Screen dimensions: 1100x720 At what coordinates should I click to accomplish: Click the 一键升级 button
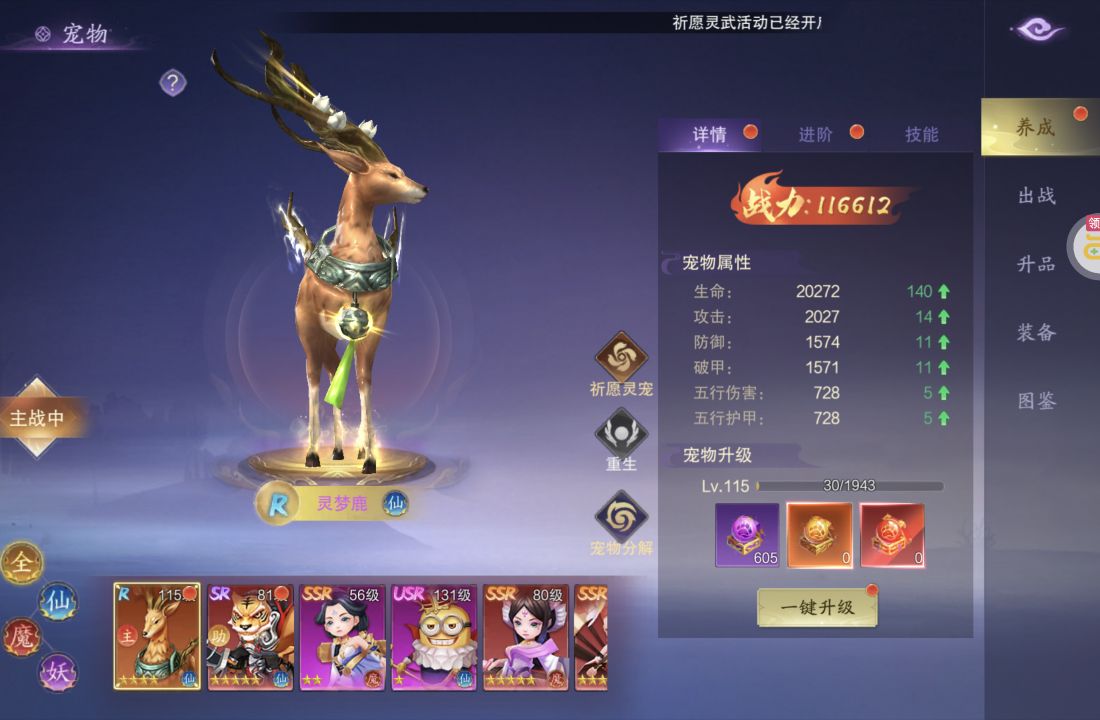point(817,607)
